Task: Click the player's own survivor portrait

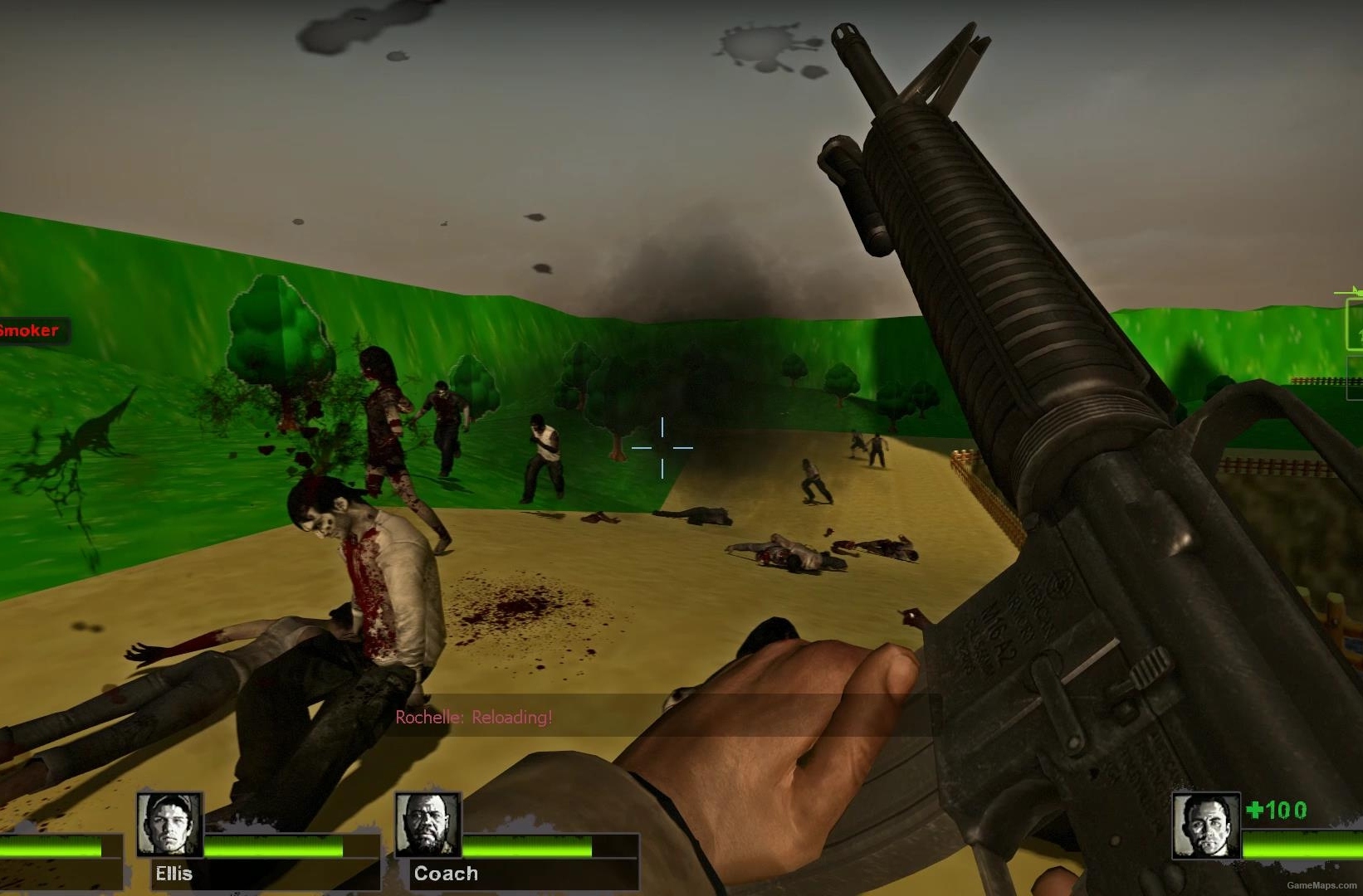Action: pyautogui.click(x=1205, y=825)
